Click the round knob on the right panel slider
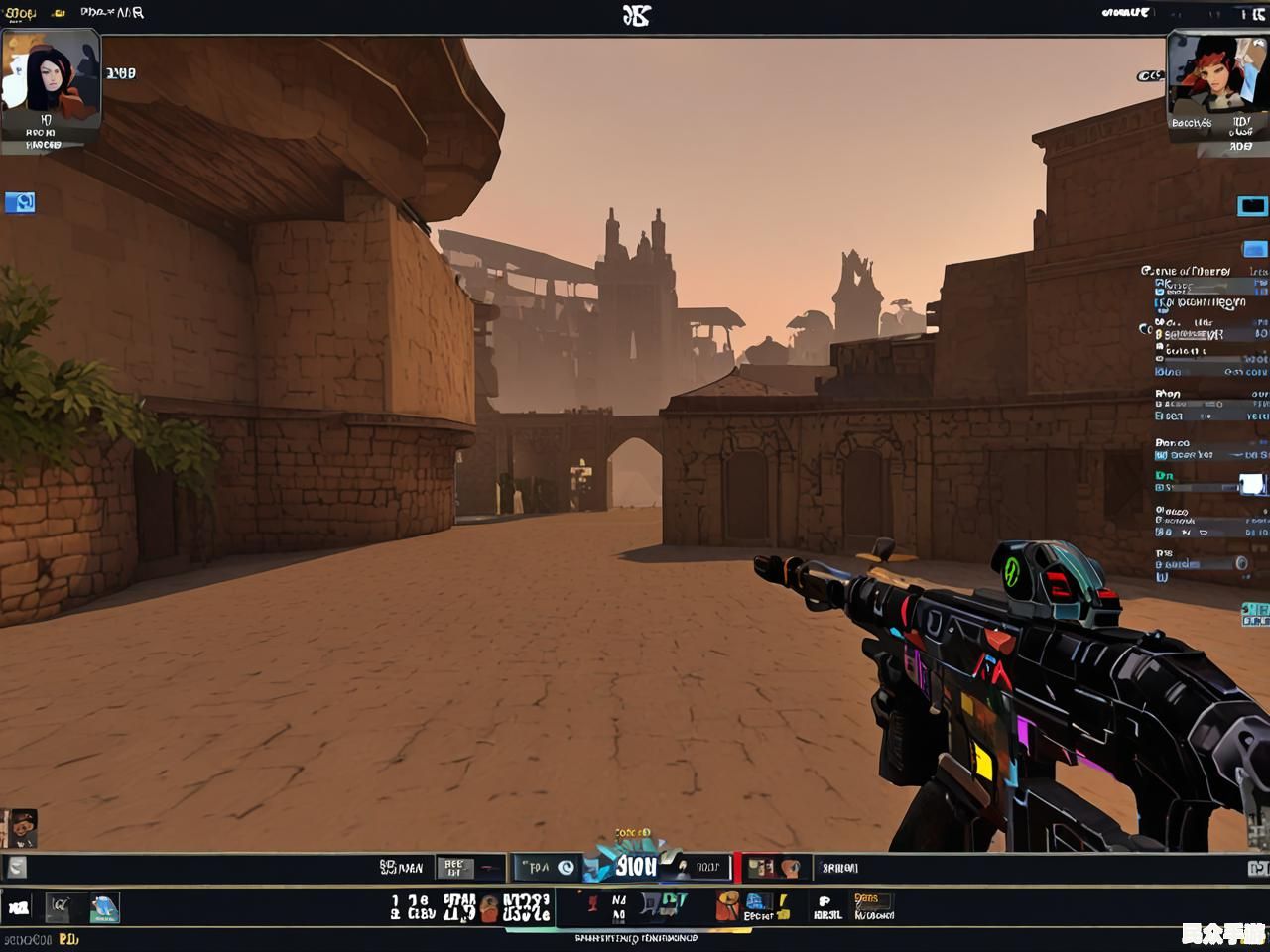This screenshot has height=952, width=1270. coord(1240,564)
